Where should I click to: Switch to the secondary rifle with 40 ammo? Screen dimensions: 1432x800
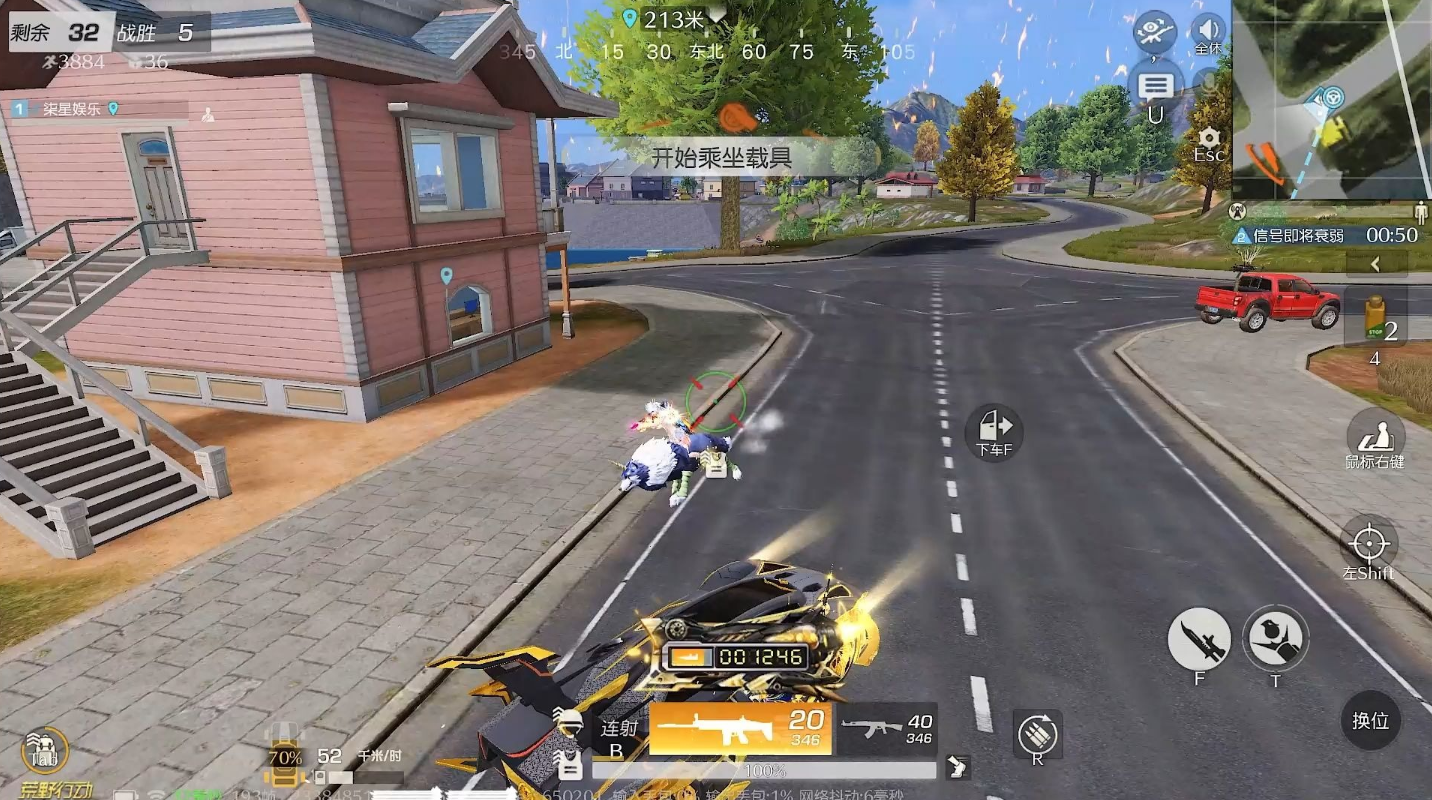(x=887, y=729)
